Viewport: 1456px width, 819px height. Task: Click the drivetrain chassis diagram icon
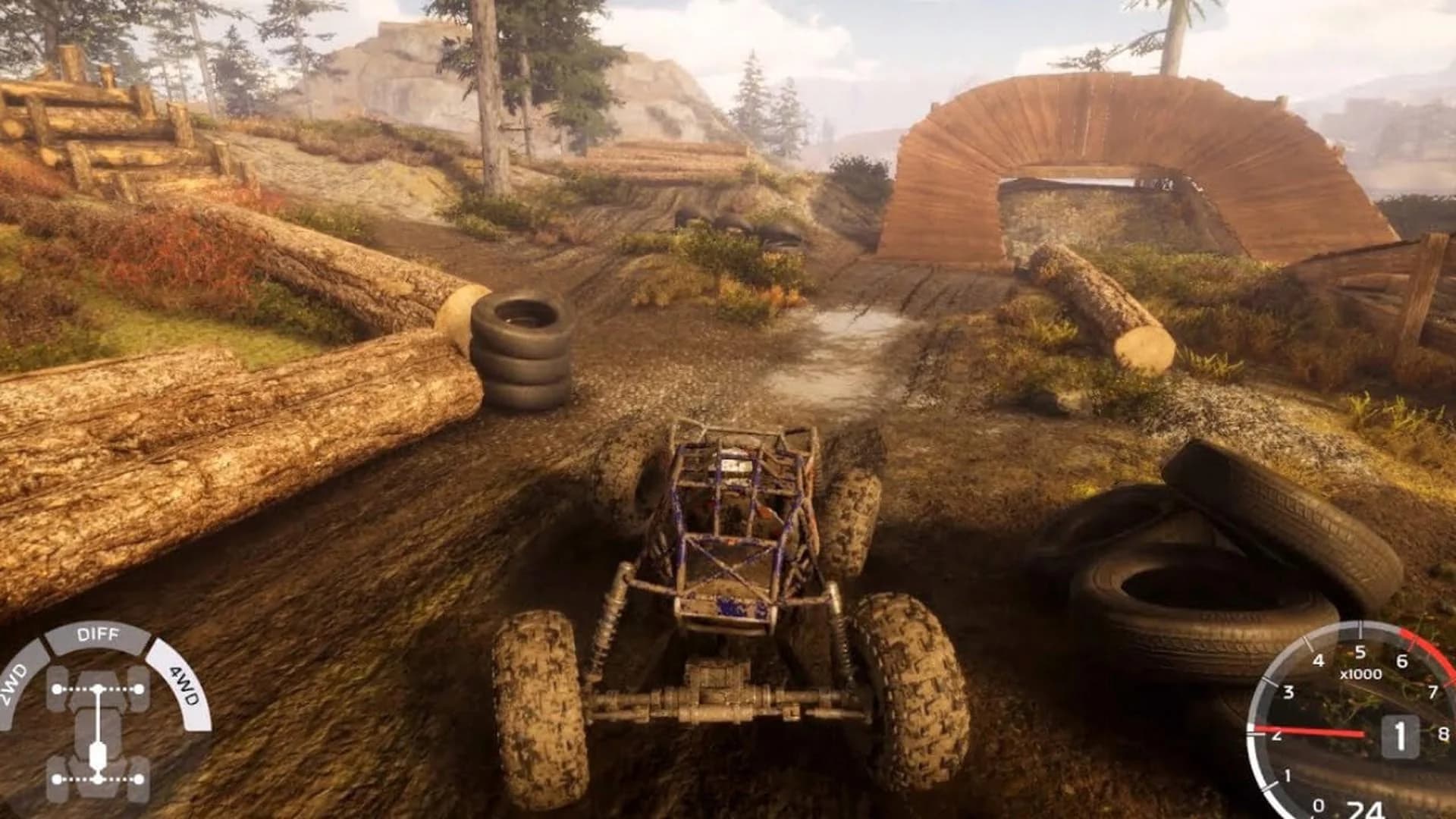(98, 733)
